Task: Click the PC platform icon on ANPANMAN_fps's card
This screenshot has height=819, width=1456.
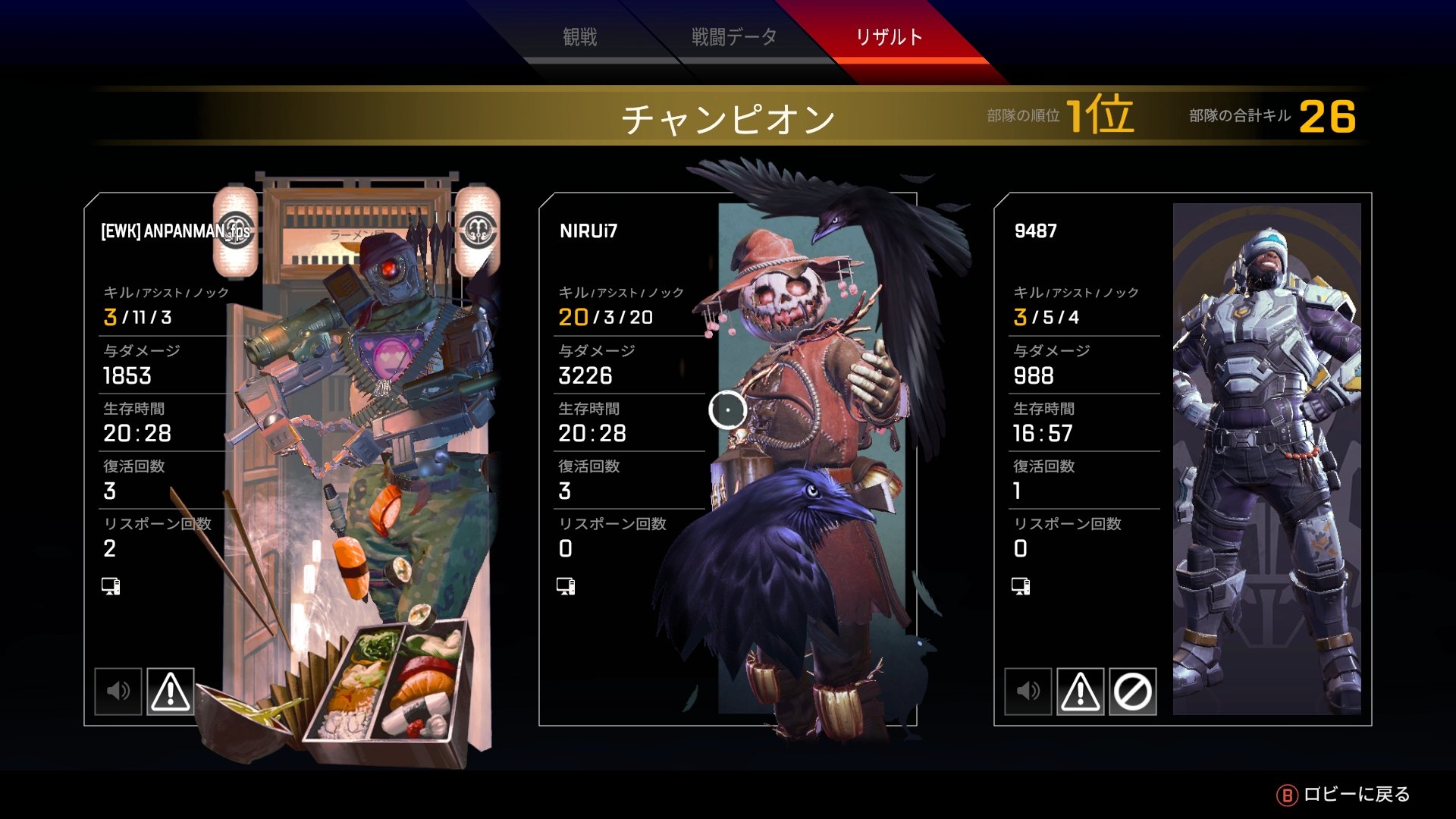Action: pyautogui.click(x=109, y=586)
